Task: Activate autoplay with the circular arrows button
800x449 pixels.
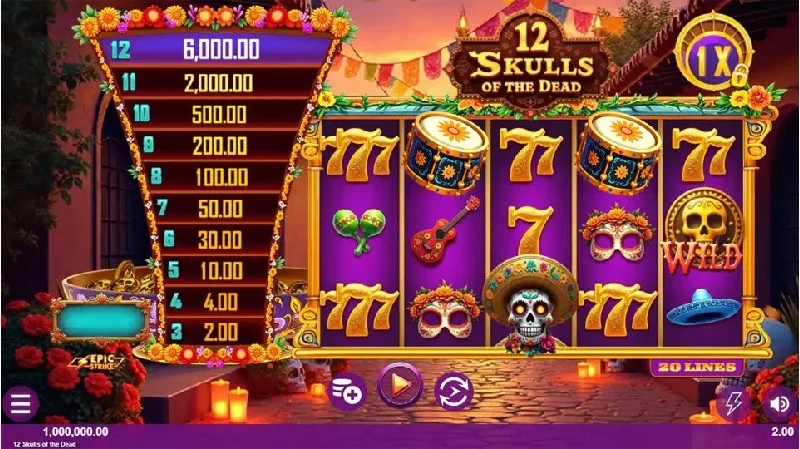Action: pyautogui.click(x=453, y=389)
